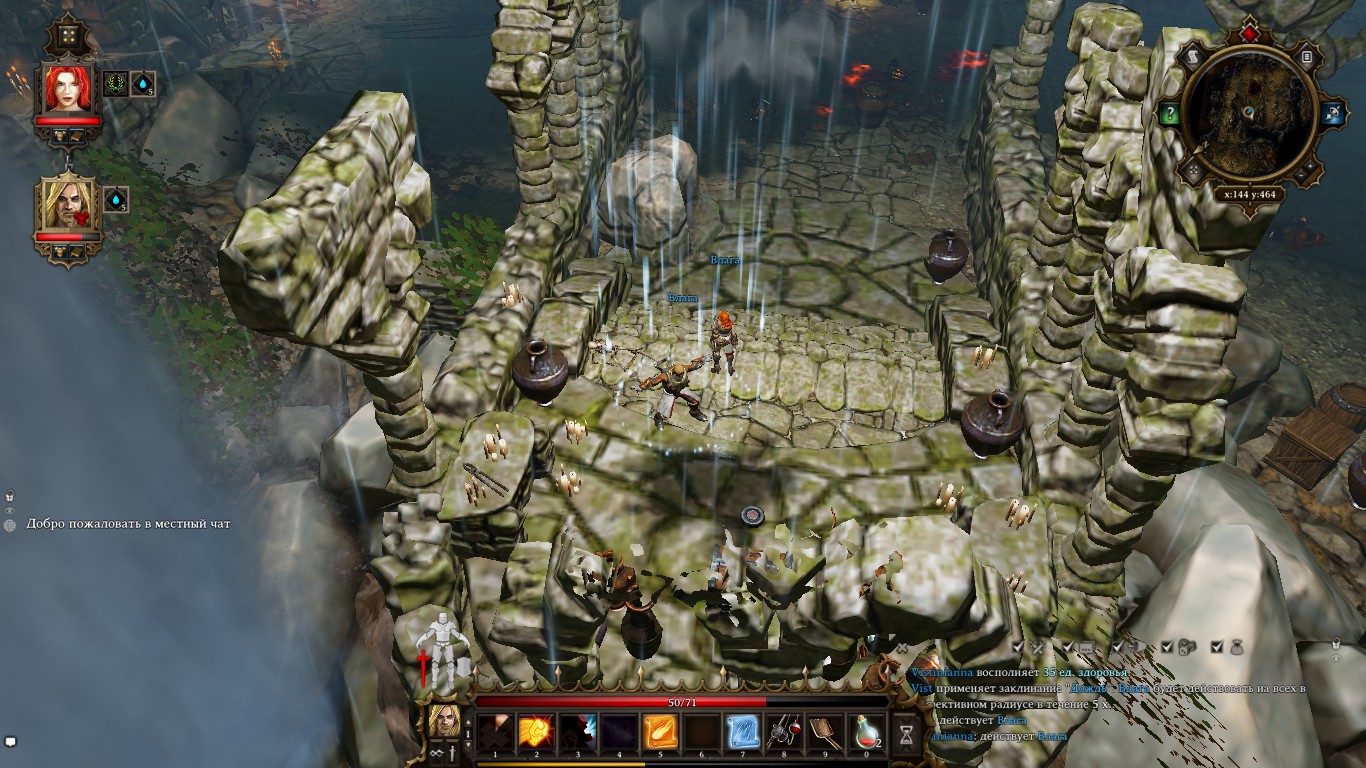Click the minimap zoom-out minus button
This screenshot has width=1366, height=768.
pos(1303,174)
